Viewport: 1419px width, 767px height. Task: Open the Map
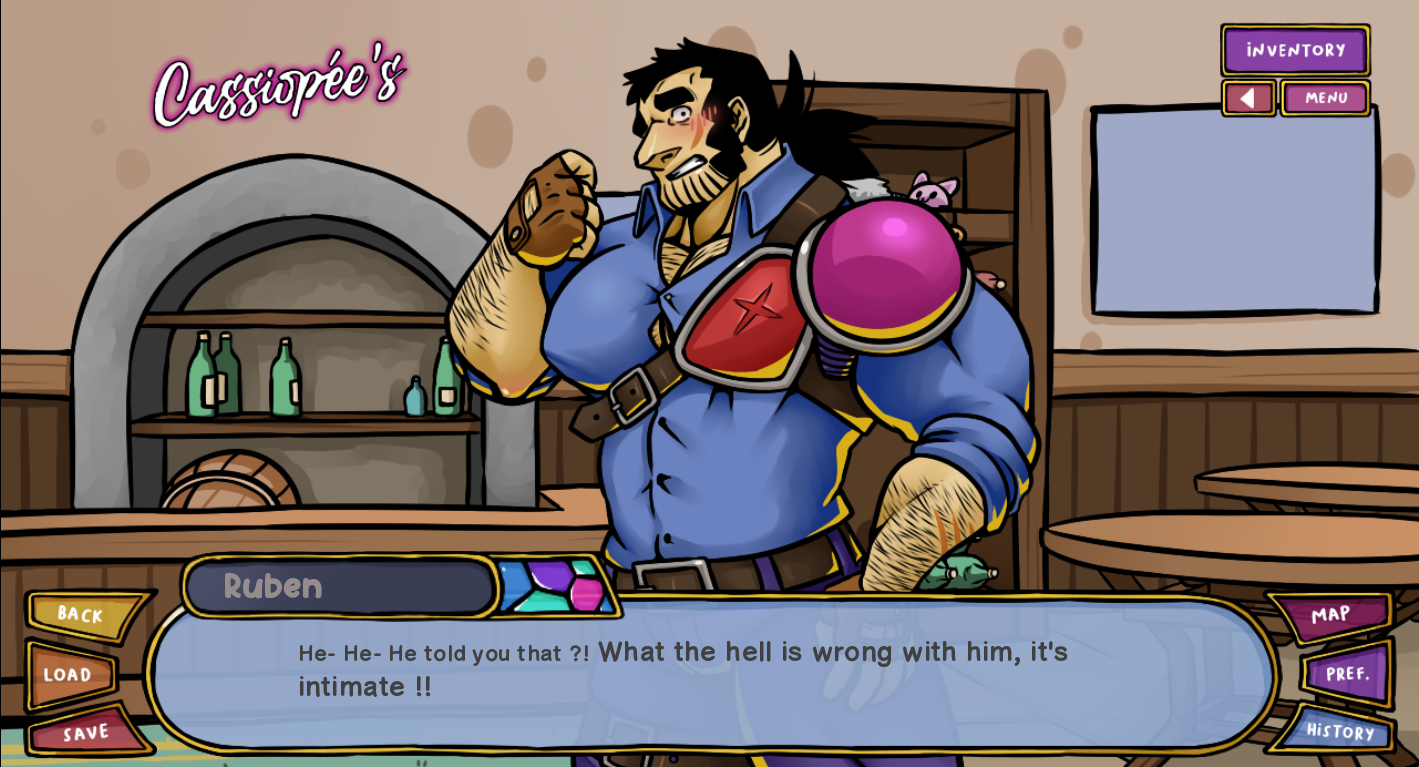1330,615
